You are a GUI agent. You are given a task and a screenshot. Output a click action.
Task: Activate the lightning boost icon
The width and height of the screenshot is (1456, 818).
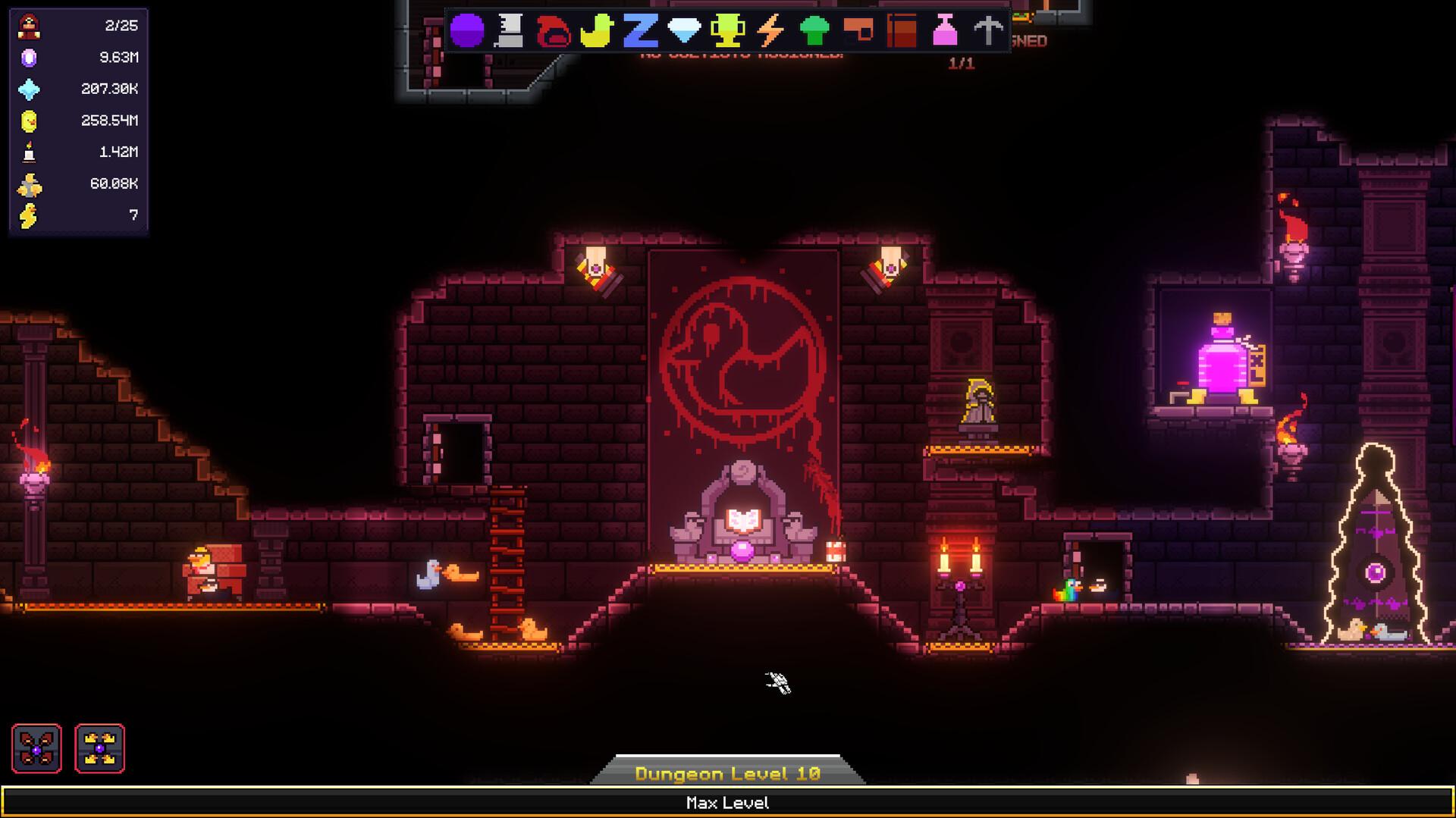point(772,30)
